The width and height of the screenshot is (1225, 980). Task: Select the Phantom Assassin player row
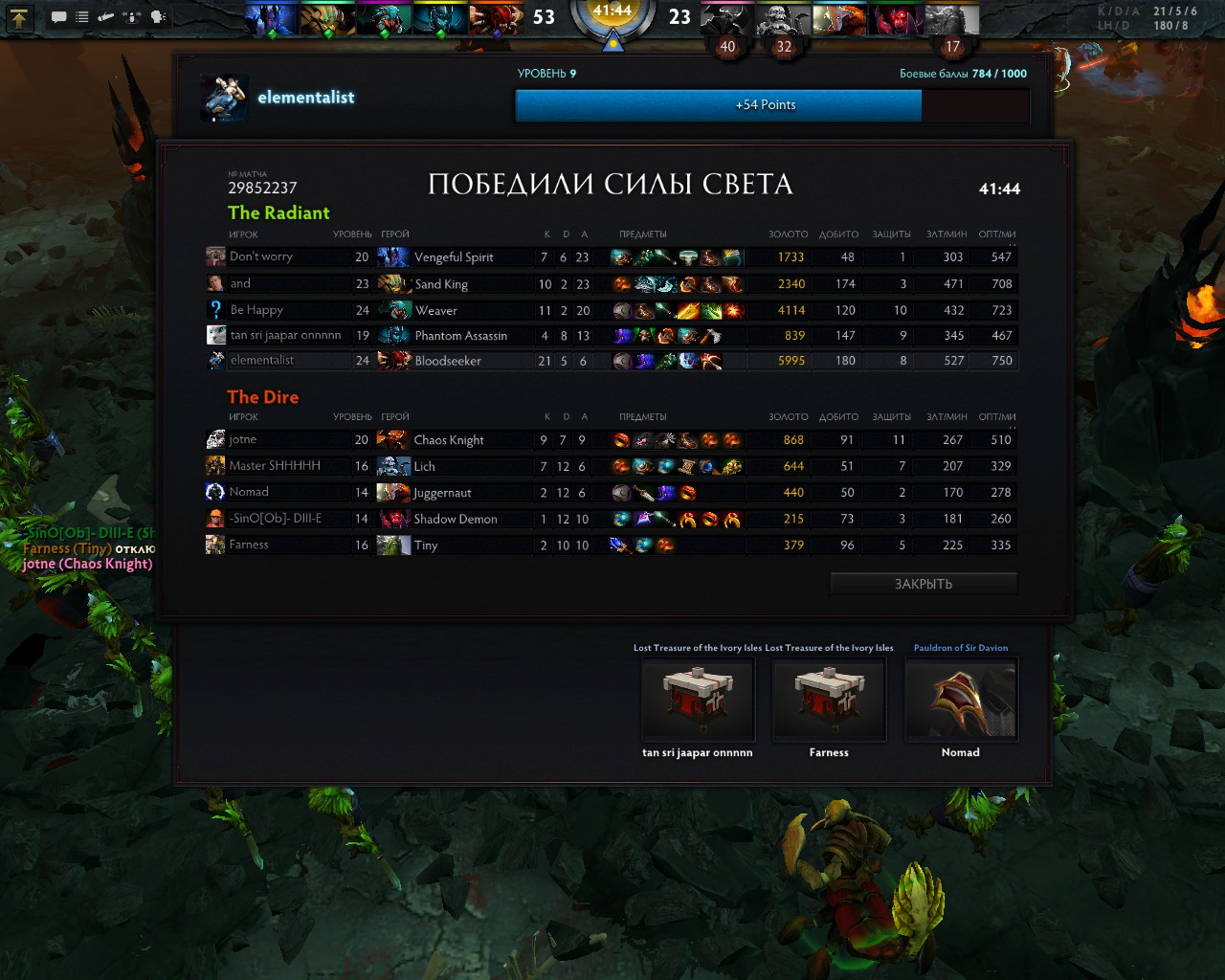coord(287,336)
